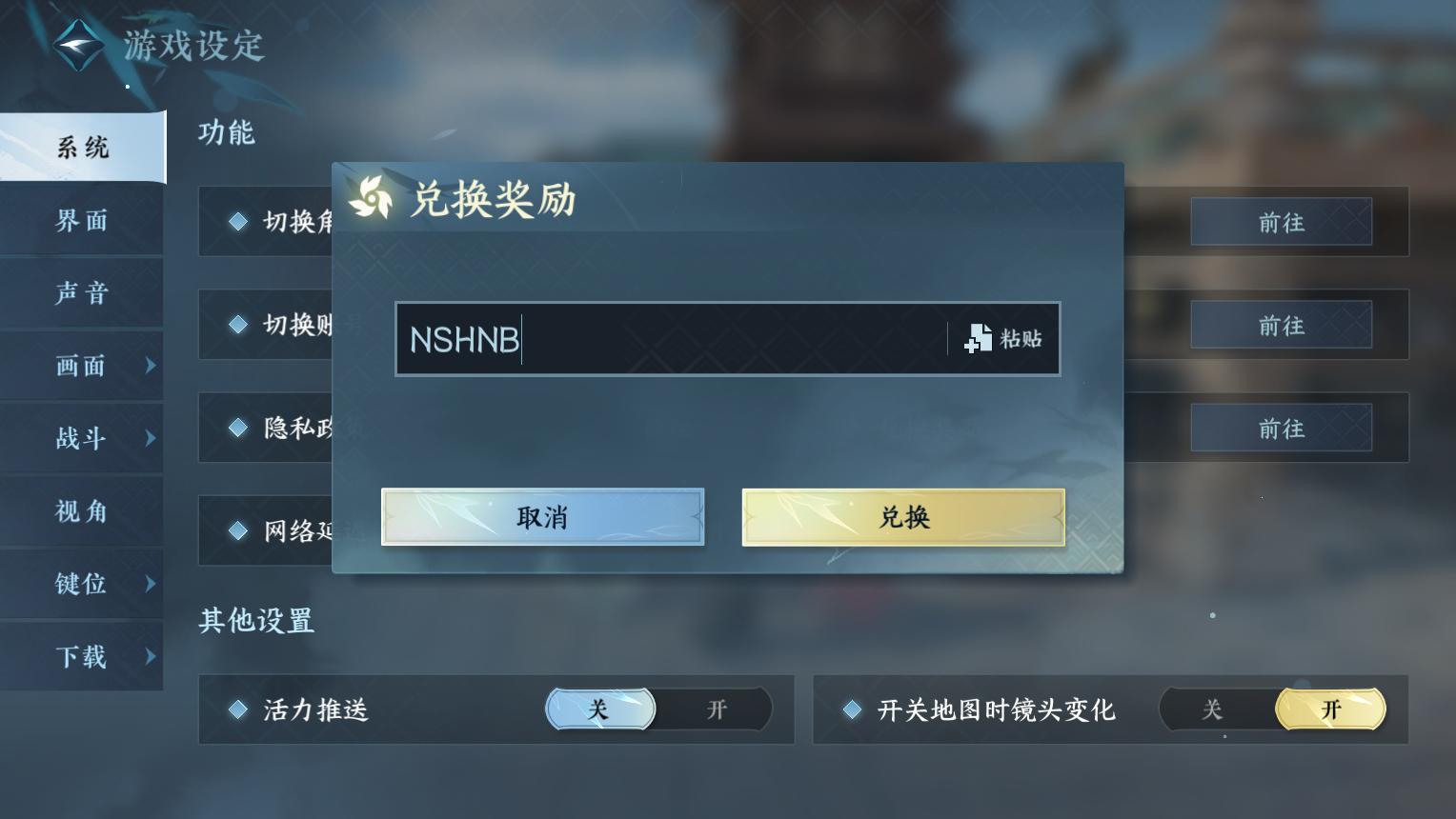Enable the 活力推送 switch by clicking 开

tap(715, 709)
